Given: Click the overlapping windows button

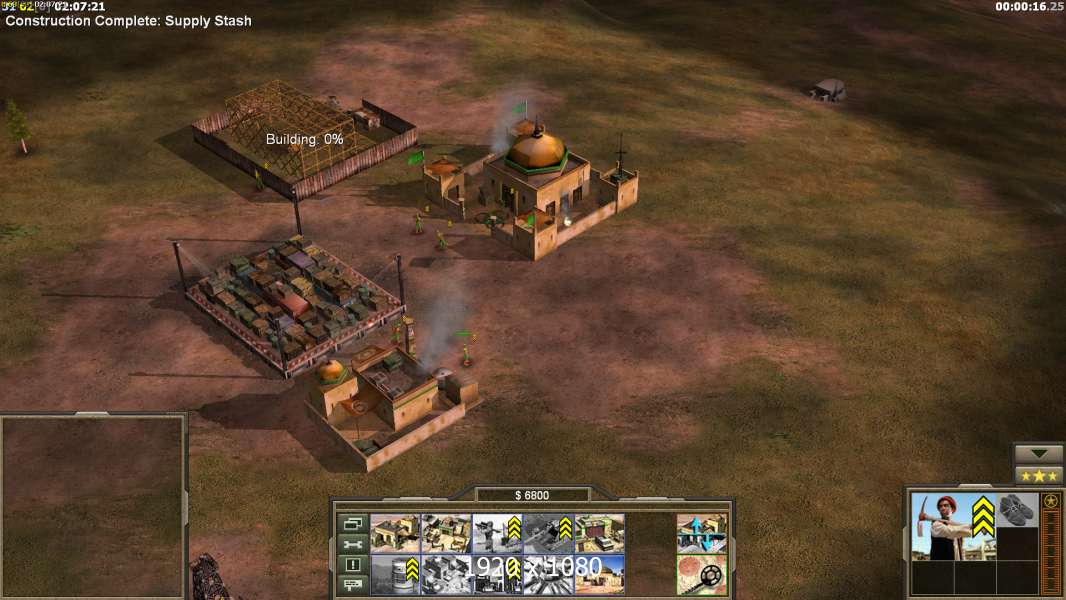Looking at the screenshot, I should click(x=353, y=524).
